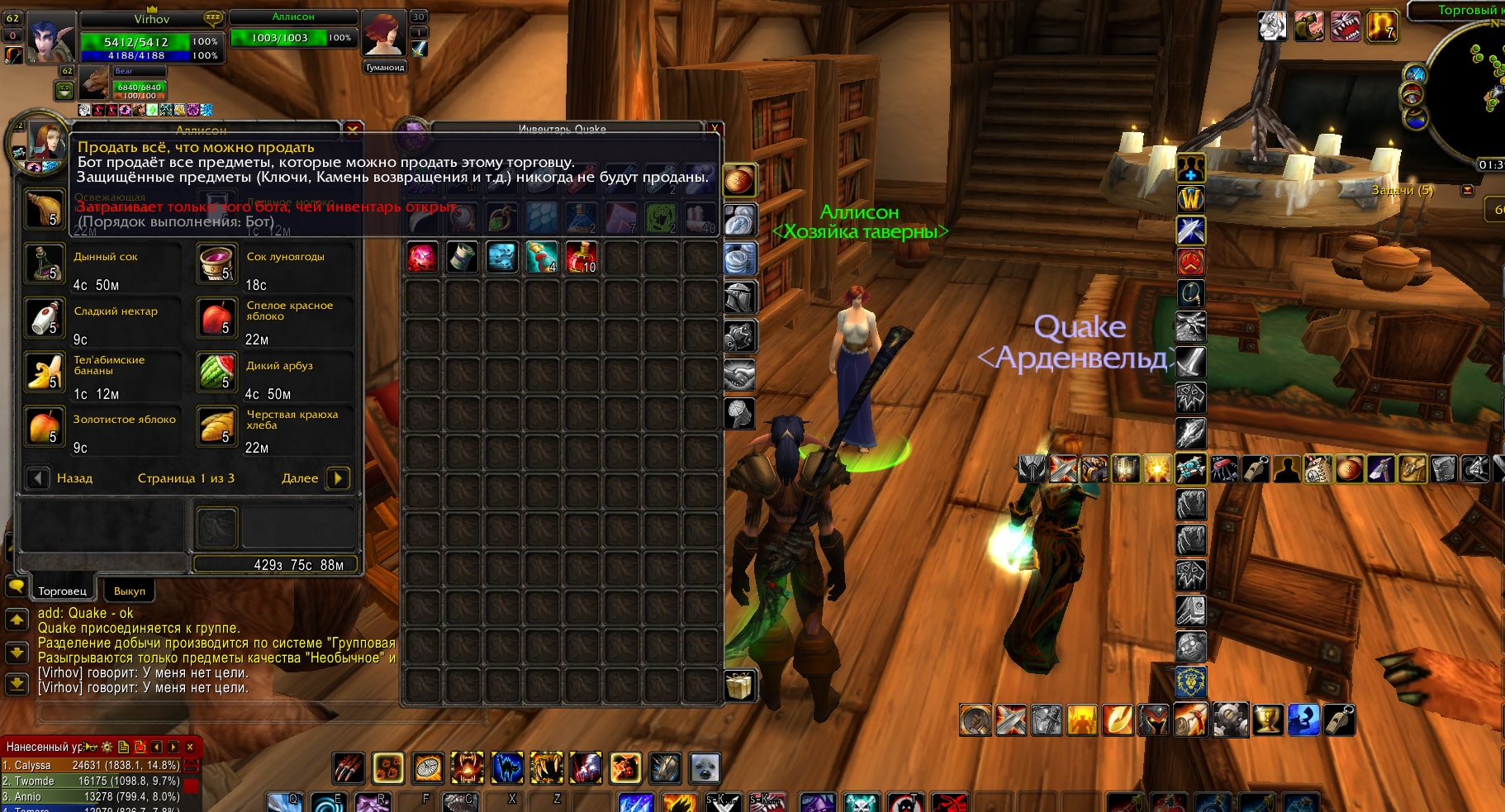This screenshot has width=1505, height=812.
Task: Click the seal pup action bar icon
Action: tap(705, 768)
